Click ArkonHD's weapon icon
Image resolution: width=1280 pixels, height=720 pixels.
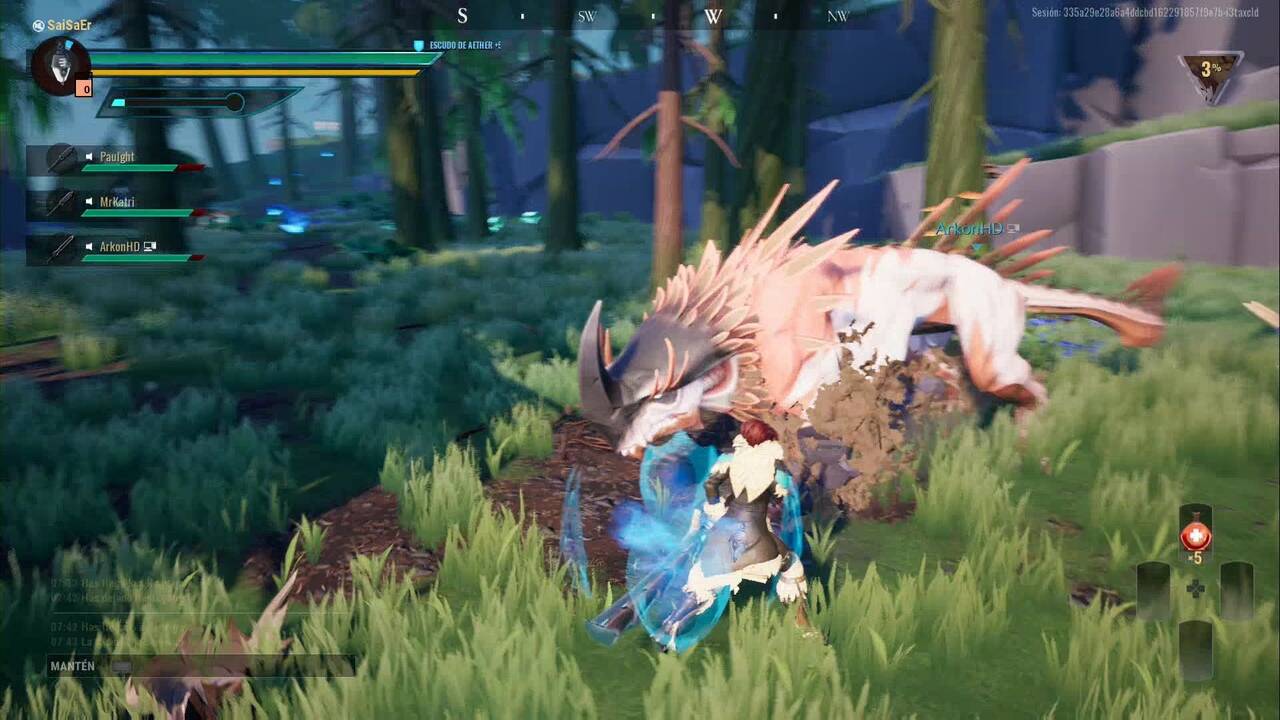[59, 246]
